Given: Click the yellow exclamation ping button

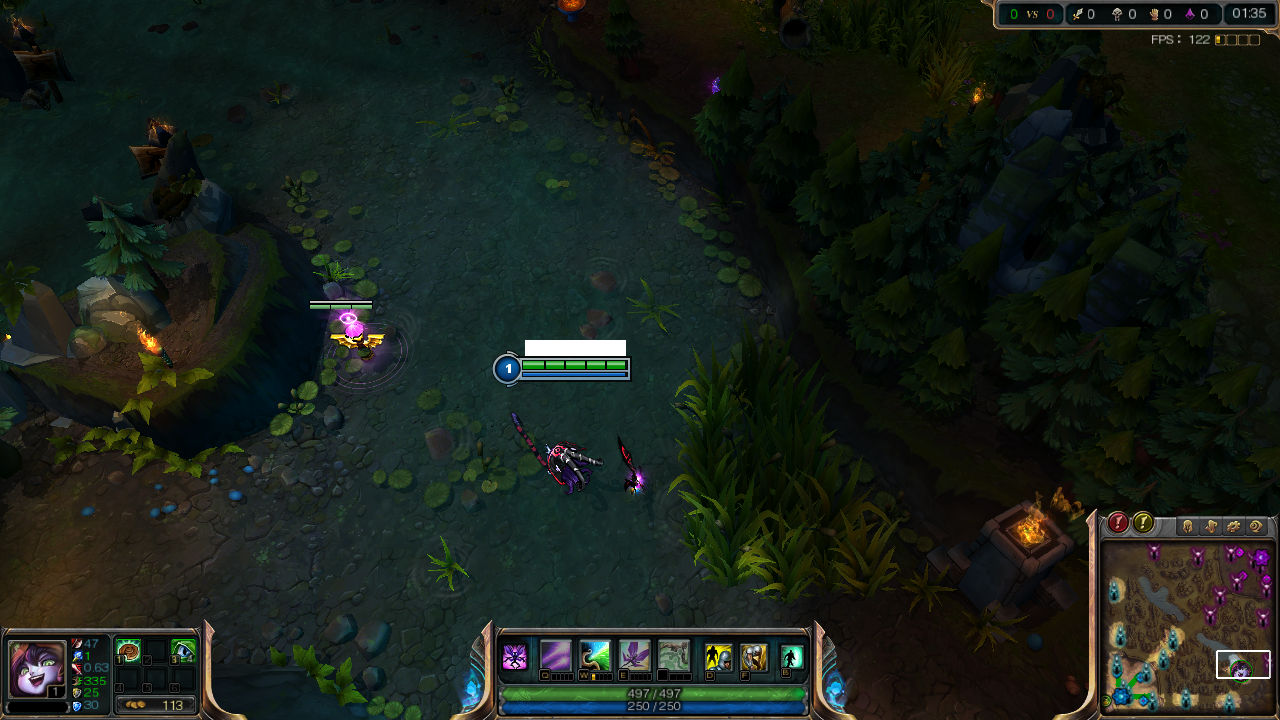Looking at the screenshot, I should tap(1143, 523).
